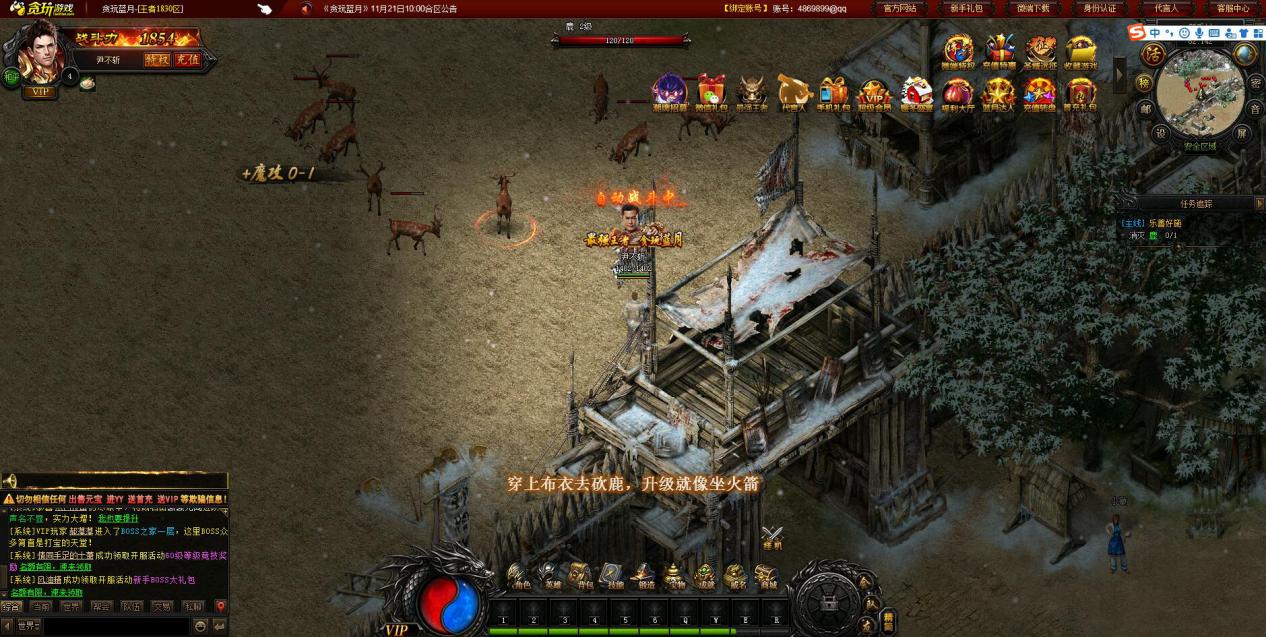The height and width of the screenshot is (637, 1266).
Task: Select the 乐善好施 main quest entry
Action: (1163, 223)
